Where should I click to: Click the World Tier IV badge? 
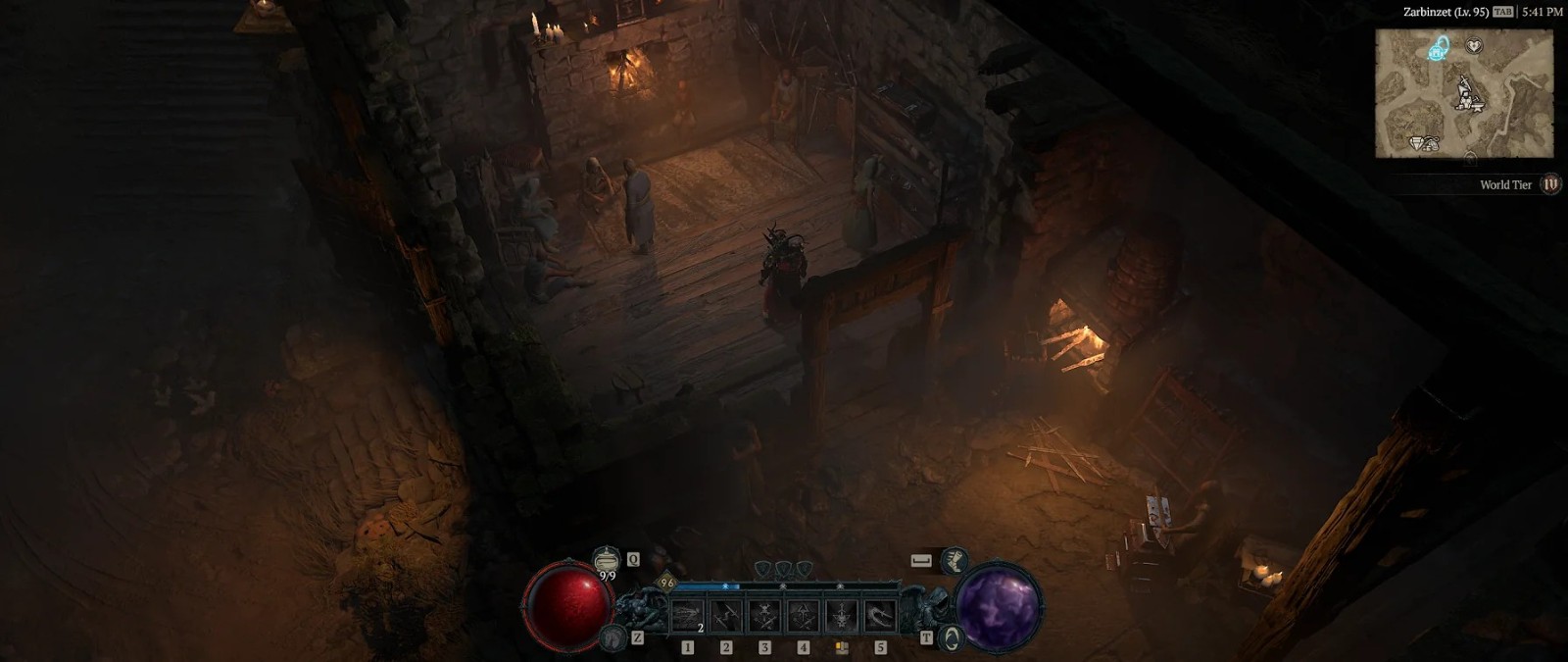coord(1550,184)
